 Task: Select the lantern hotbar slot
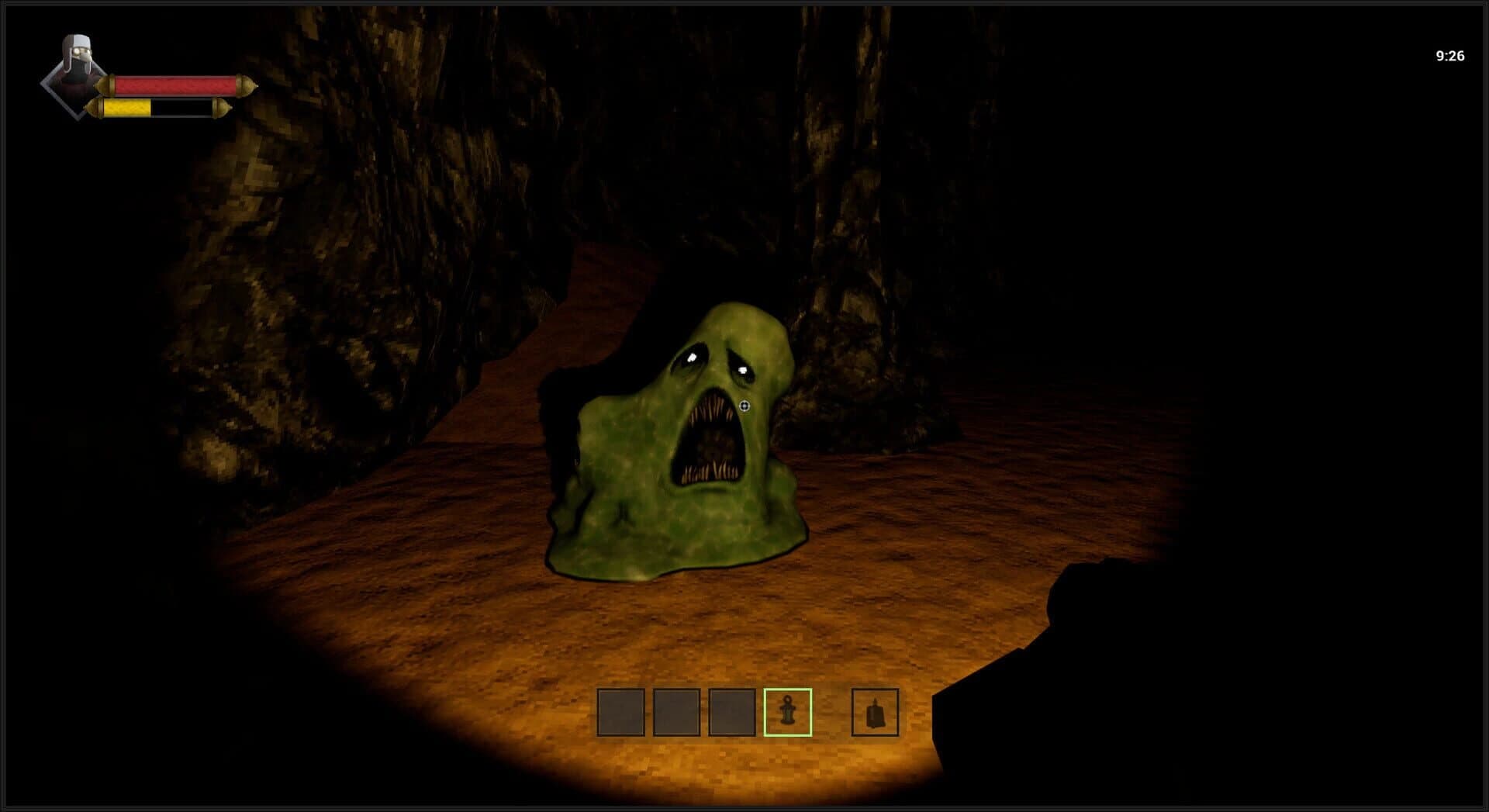click(787, 712)
